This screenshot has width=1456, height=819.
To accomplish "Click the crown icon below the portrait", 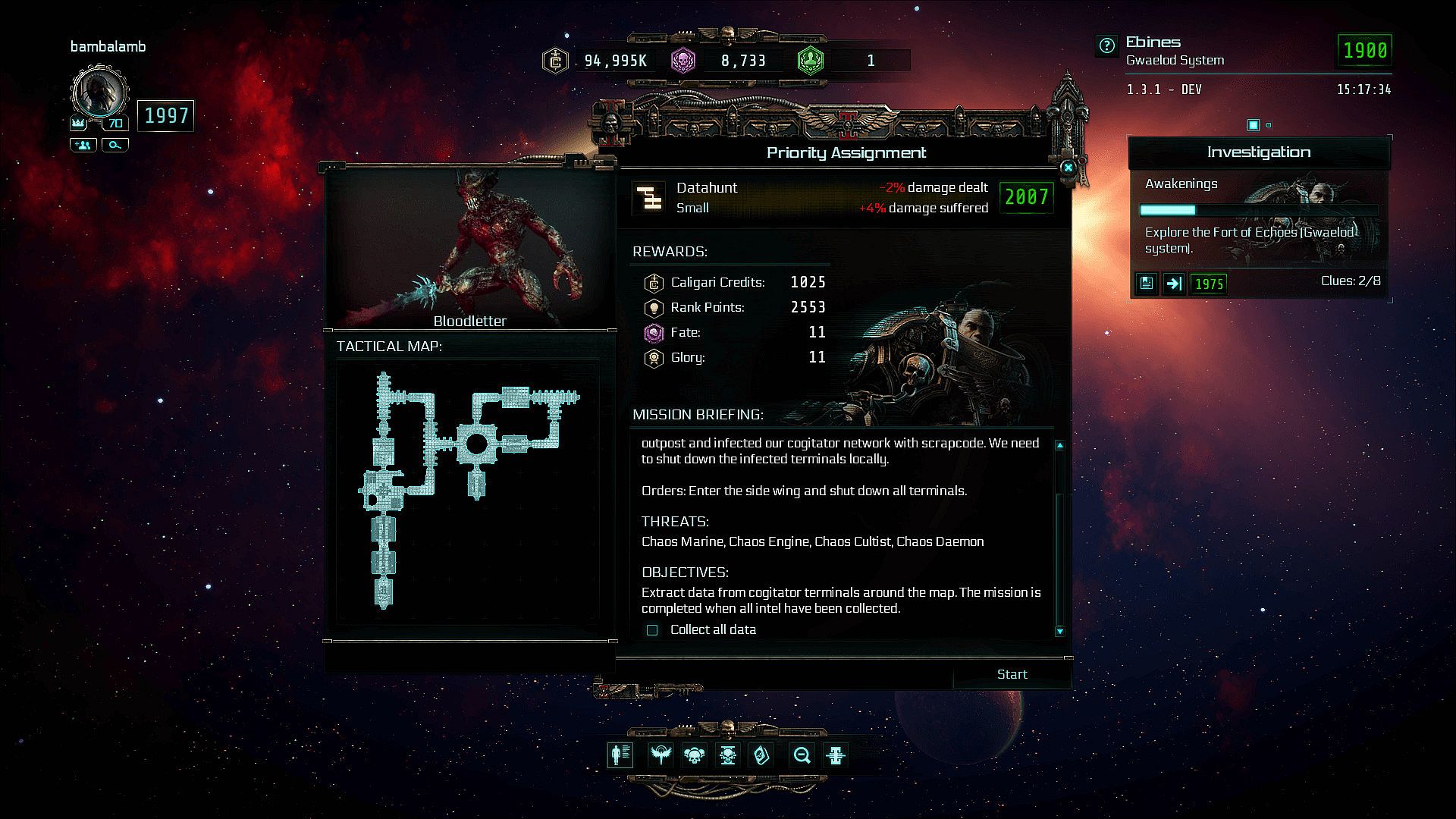I will tap(78, 123).
